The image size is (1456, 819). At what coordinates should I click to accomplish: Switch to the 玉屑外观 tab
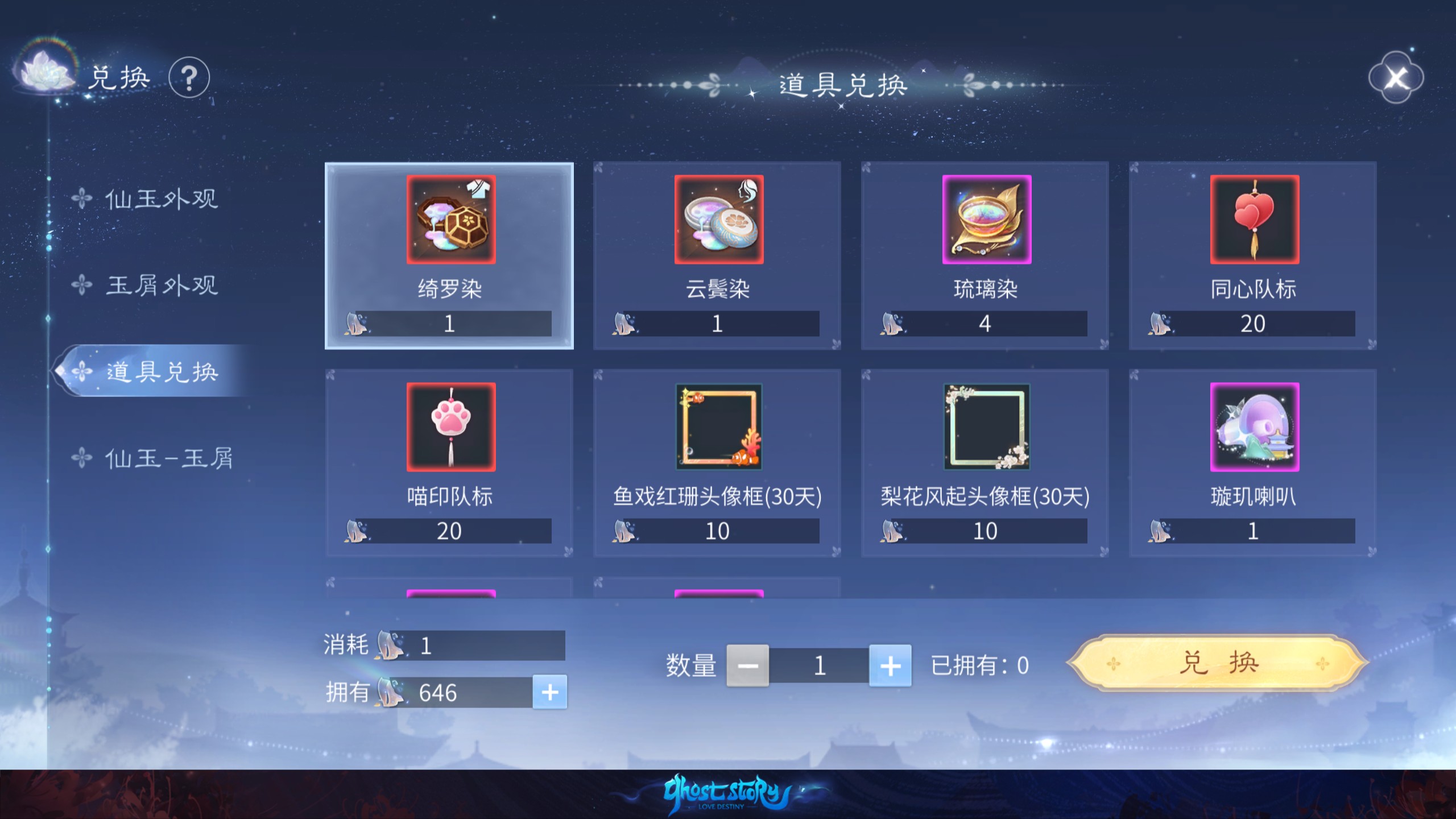pyautogui.click(x=161, y=286)
